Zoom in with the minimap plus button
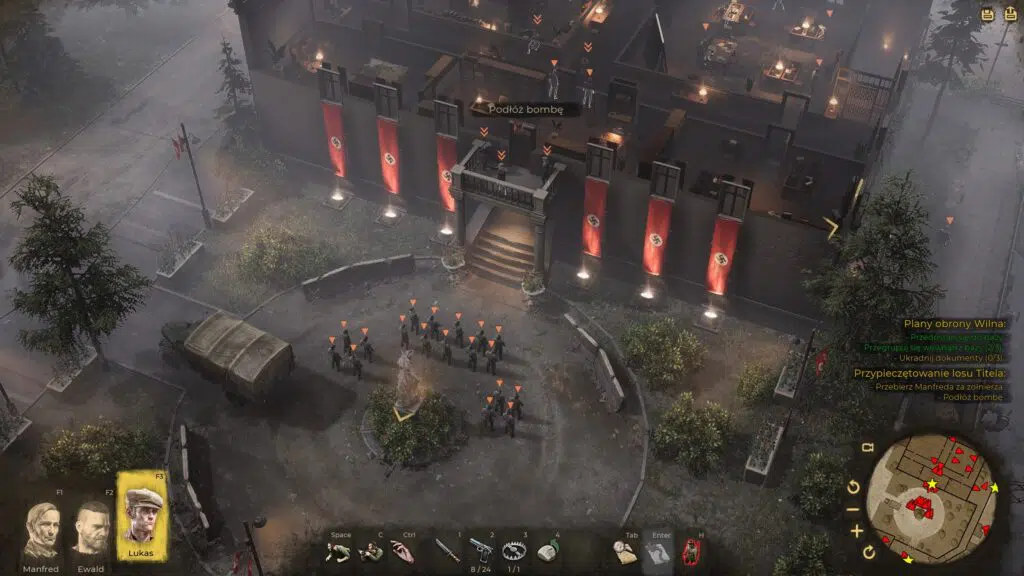Image resolution: width=1024 pixels, height=576 pixels. pyautogui.click(x=857, y=529)
